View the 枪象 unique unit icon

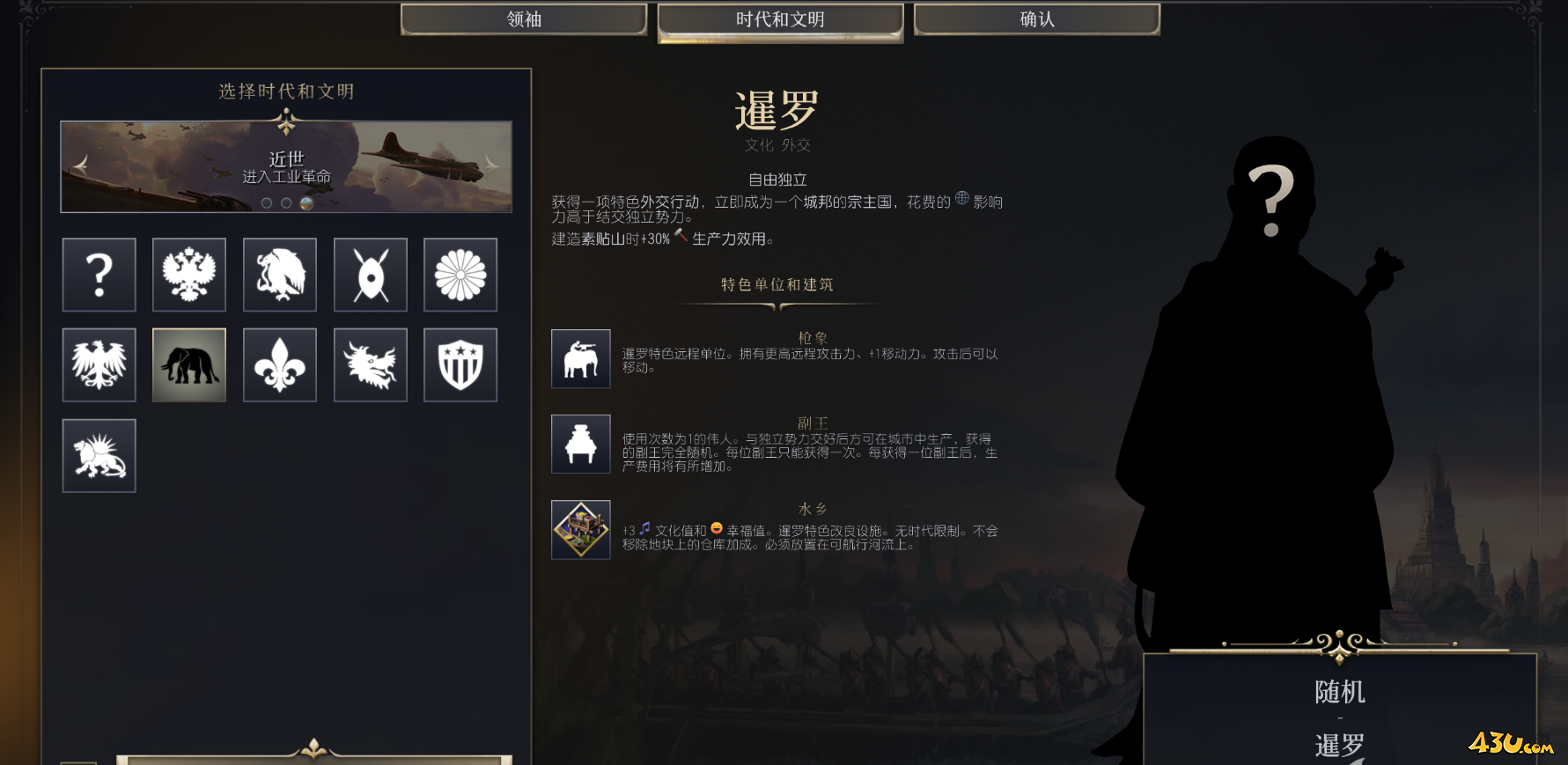point(581,359)
